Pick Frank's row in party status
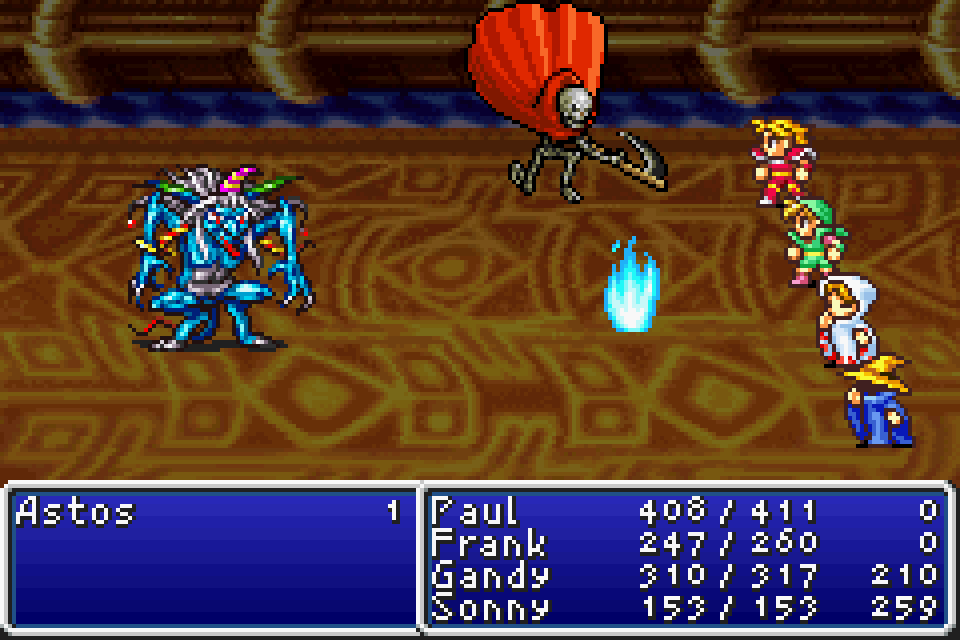This screenshot has height=640, width=960. tap(489, 544)
